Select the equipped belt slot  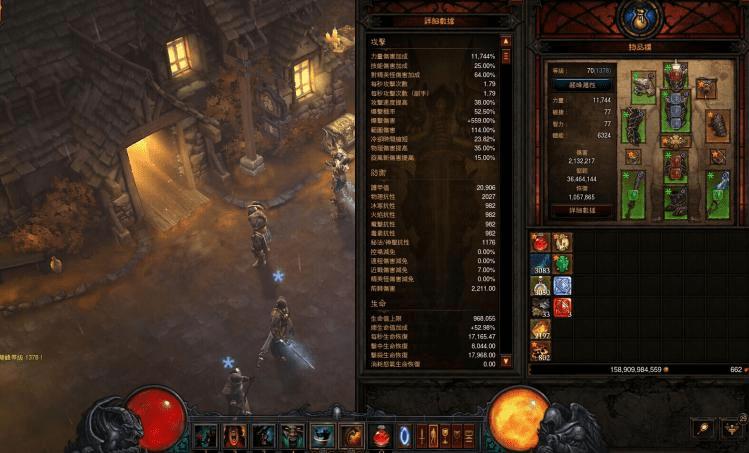677,140
